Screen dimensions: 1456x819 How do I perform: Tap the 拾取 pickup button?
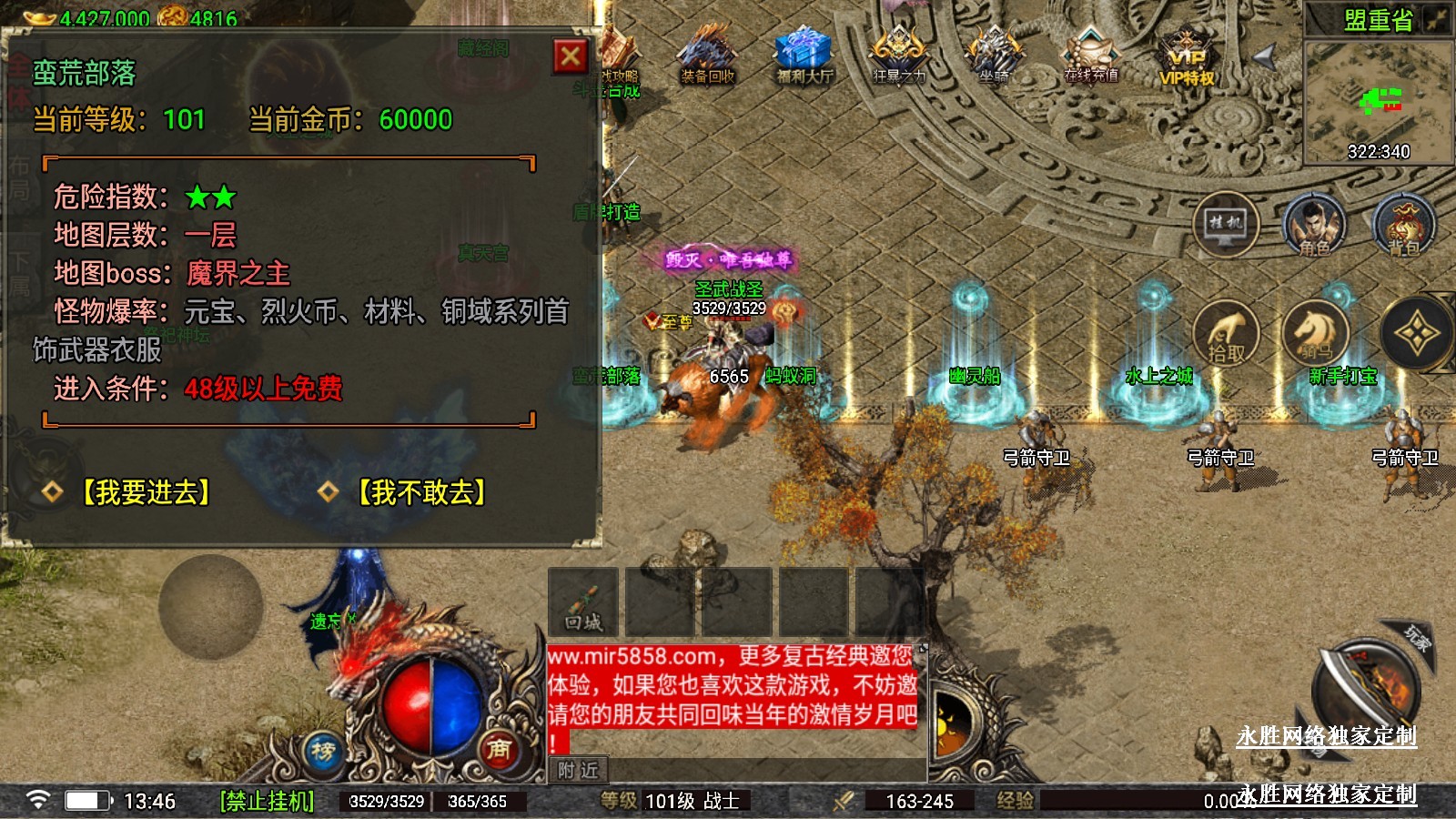click(x=1226, y=333)
